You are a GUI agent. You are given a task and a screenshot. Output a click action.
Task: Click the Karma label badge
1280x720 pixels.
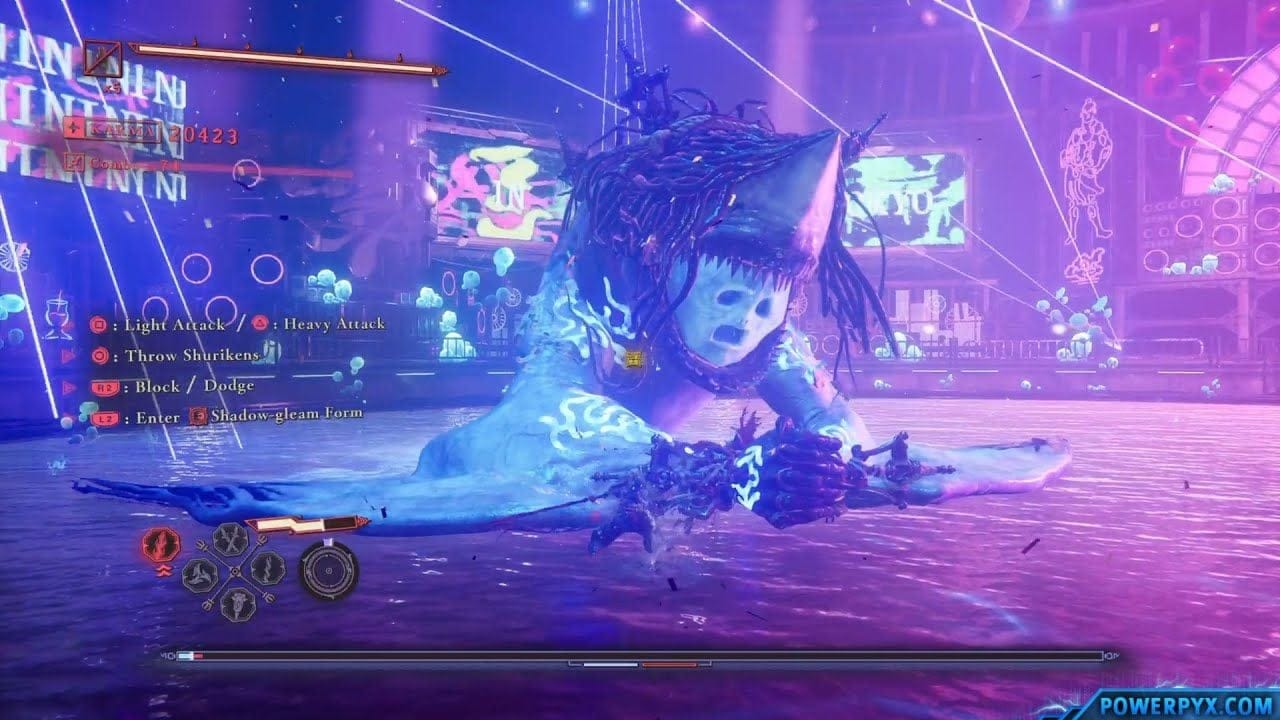(x=124, y=132)
